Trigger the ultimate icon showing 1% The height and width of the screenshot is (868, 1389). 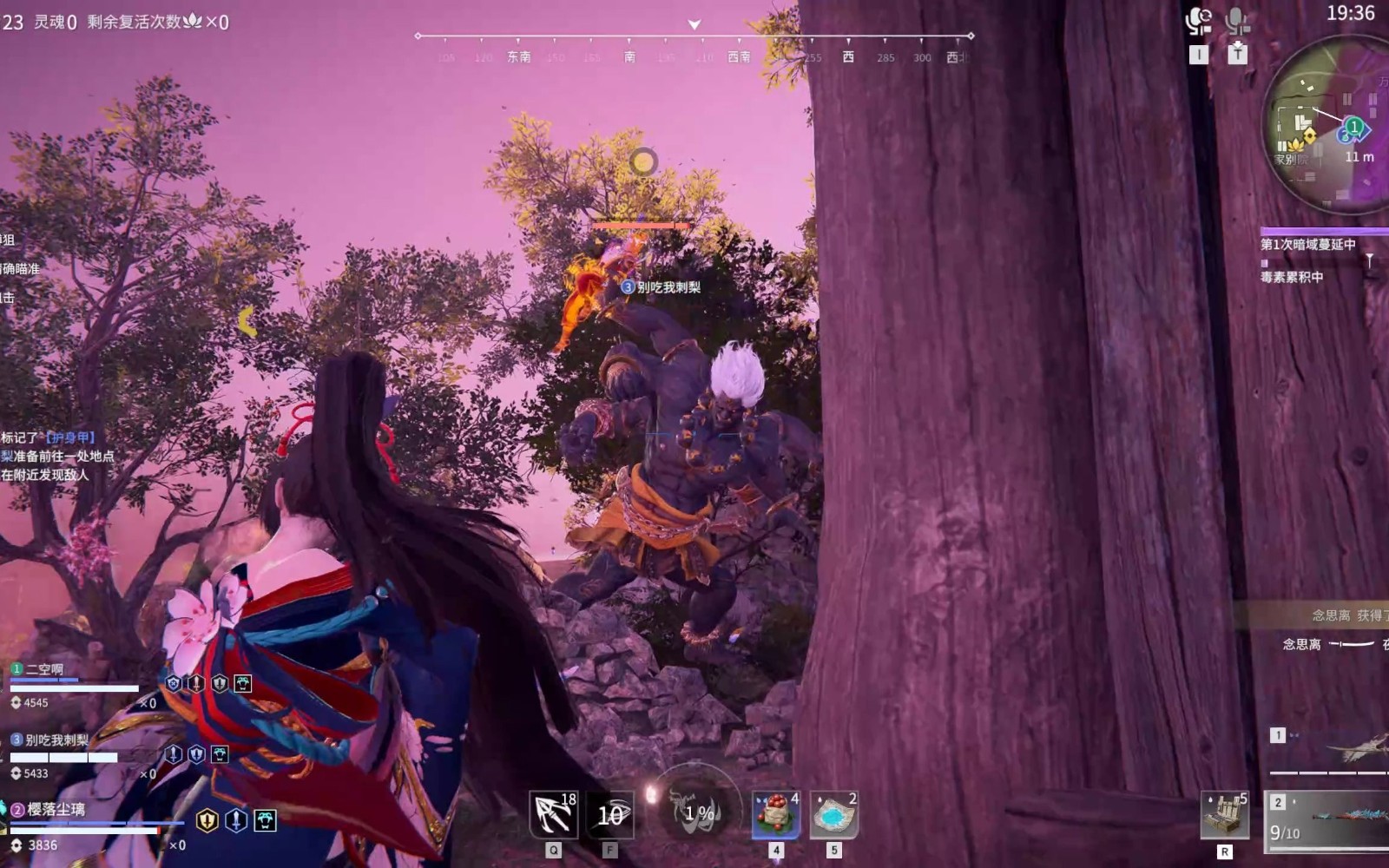coord(697,813)
